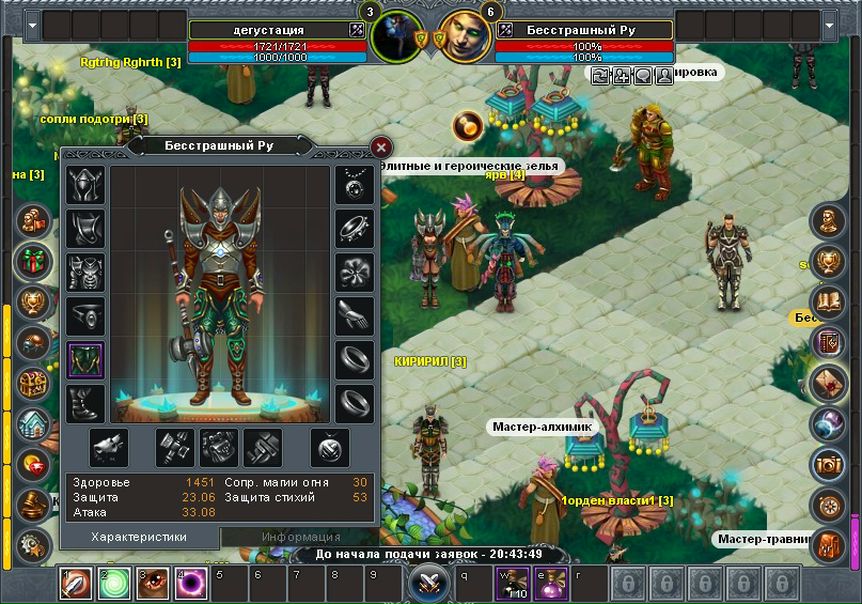Viewport: 862px width, 604px height.
Task: Open the trophy cup icon on right
Action: coord(828,259)
